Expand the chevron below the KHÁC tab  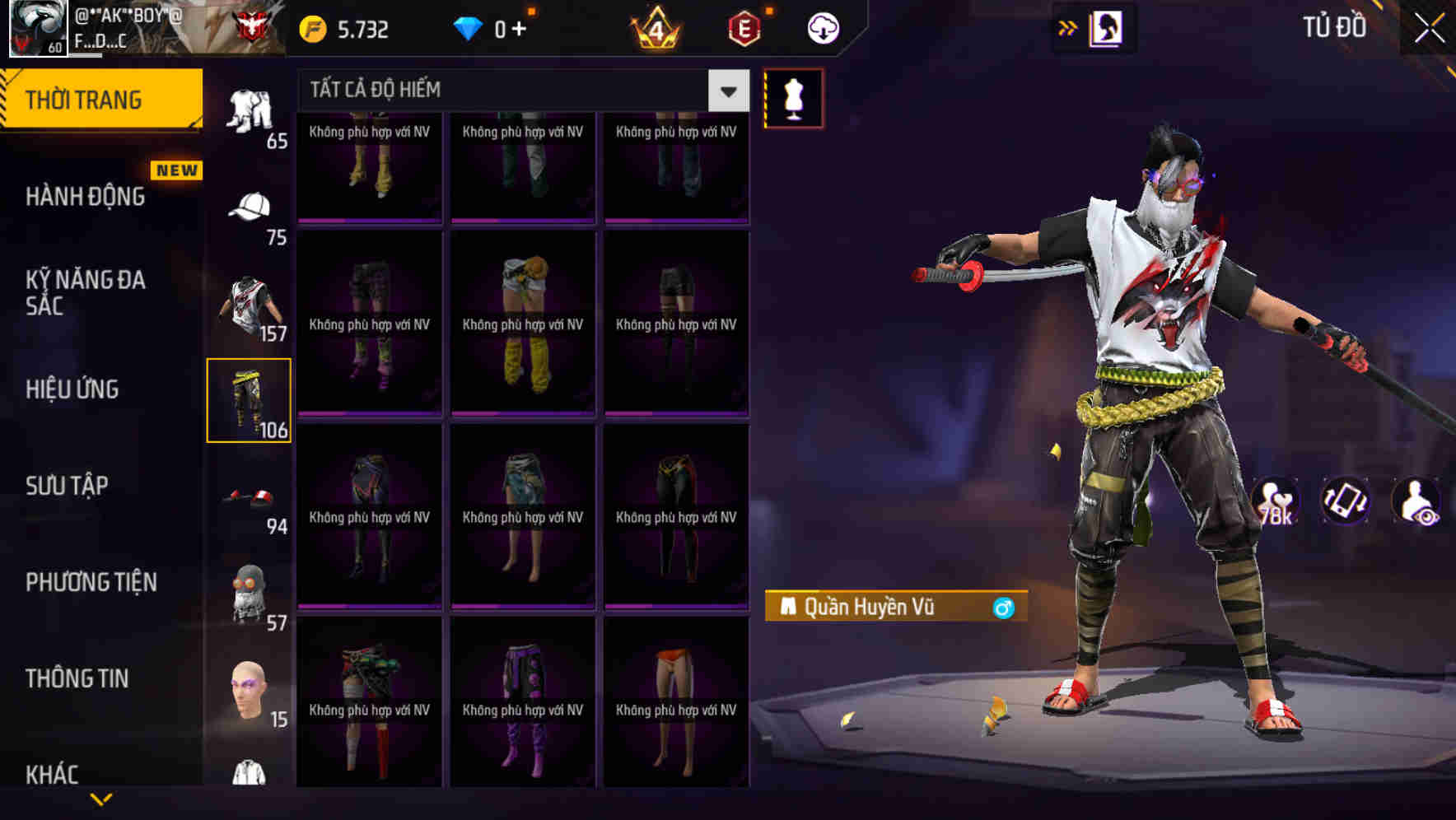tap(101, 797)
